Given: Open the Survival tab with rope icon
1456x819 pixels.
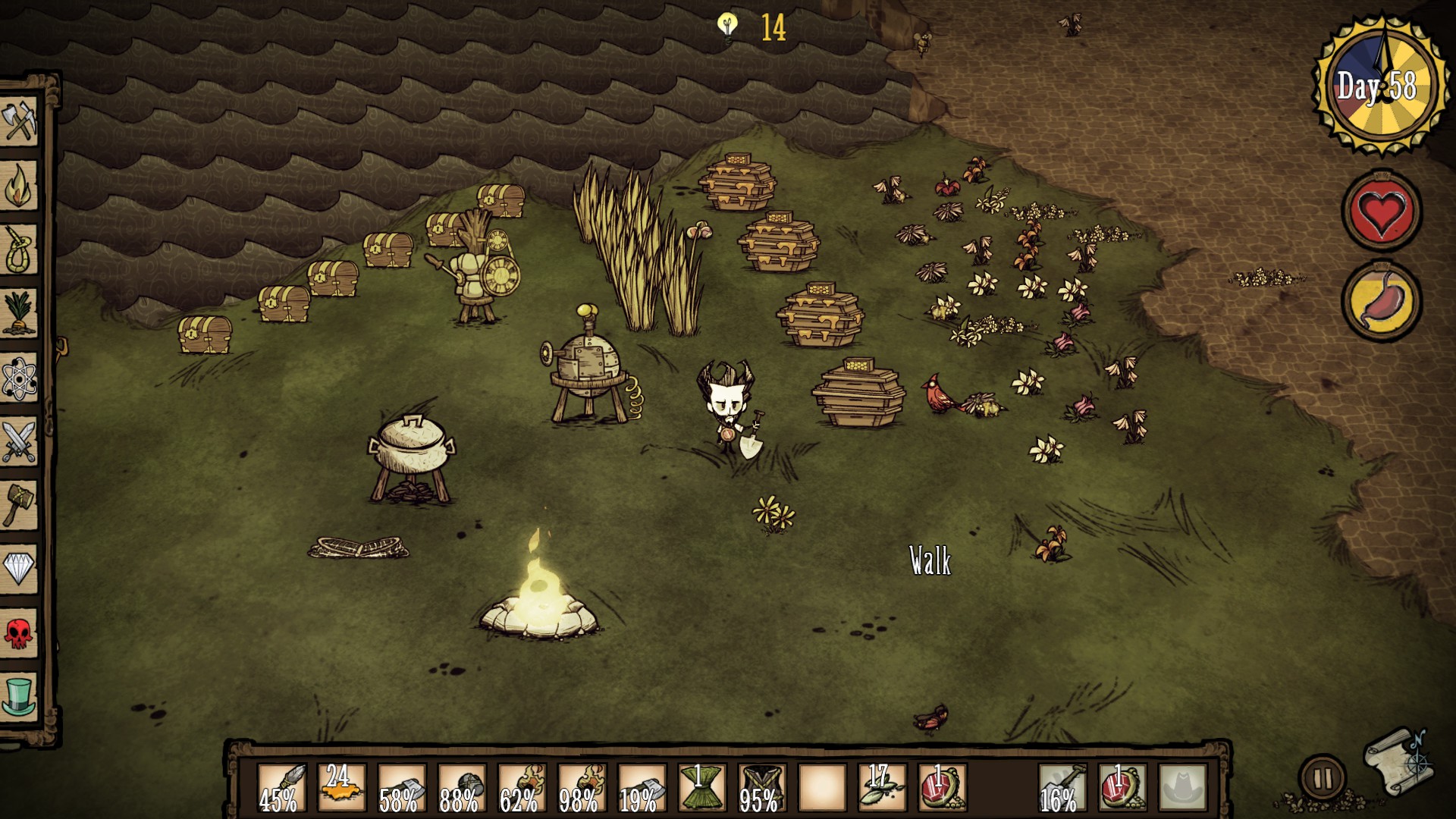Looking at the screenshot, I should [19, 249].
